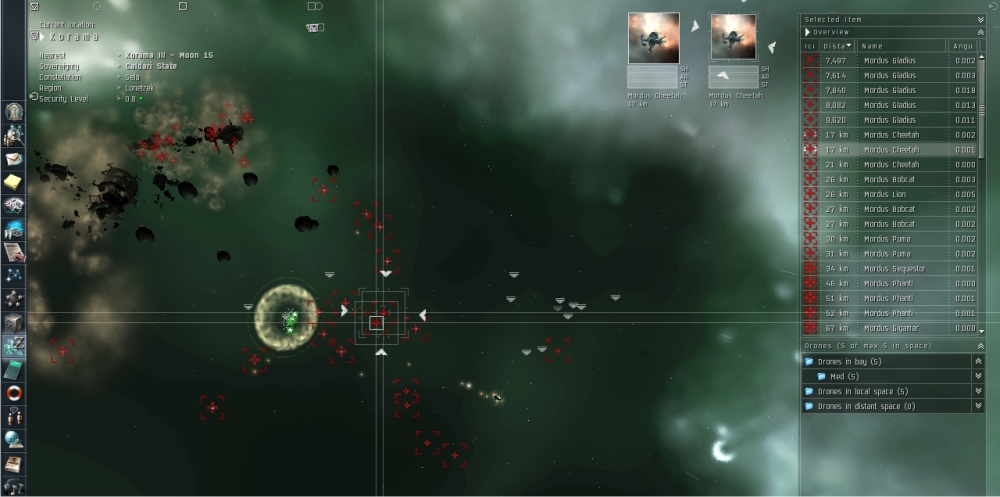Viewport: 1000px width, 497px height.
Task: Select Mordus Sequestor overview row
Action: [x=894, y=269]
